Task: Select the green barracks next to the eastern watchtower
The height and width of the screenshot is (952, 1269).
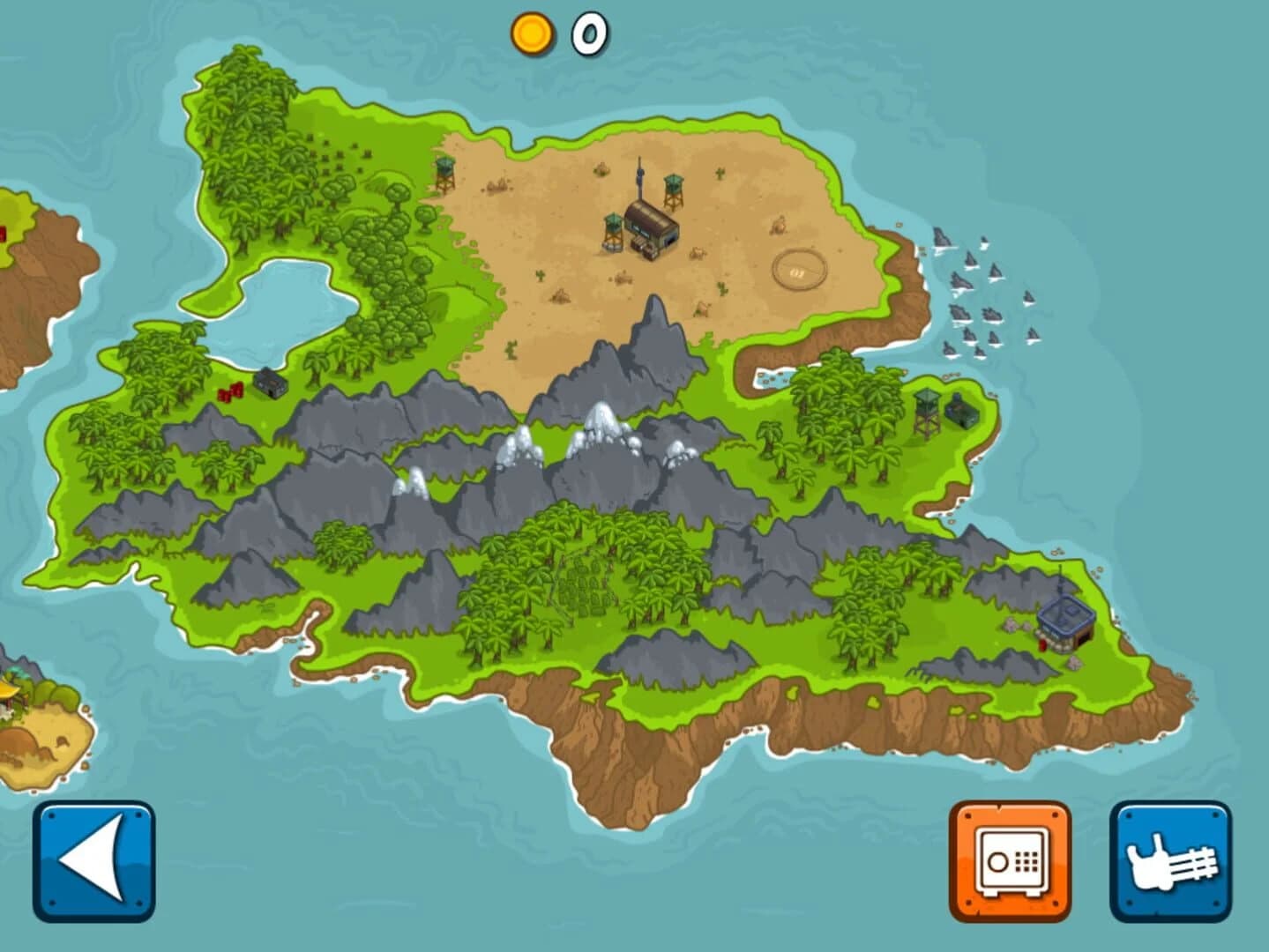Action: coord(961,413)
